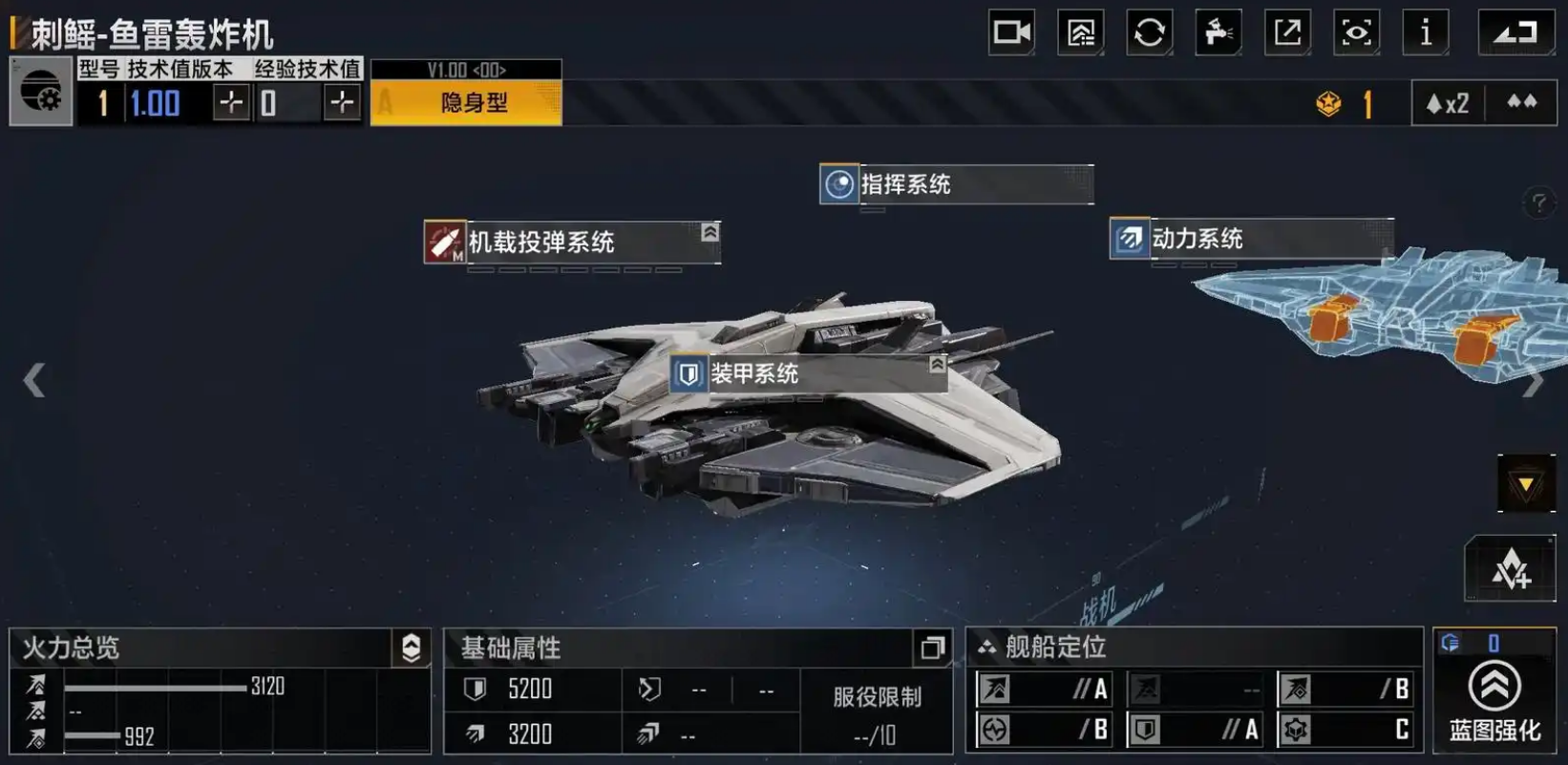Show ship info with the i button
The width and height of the screenshot is (1568, 765).
[1426, 33]
